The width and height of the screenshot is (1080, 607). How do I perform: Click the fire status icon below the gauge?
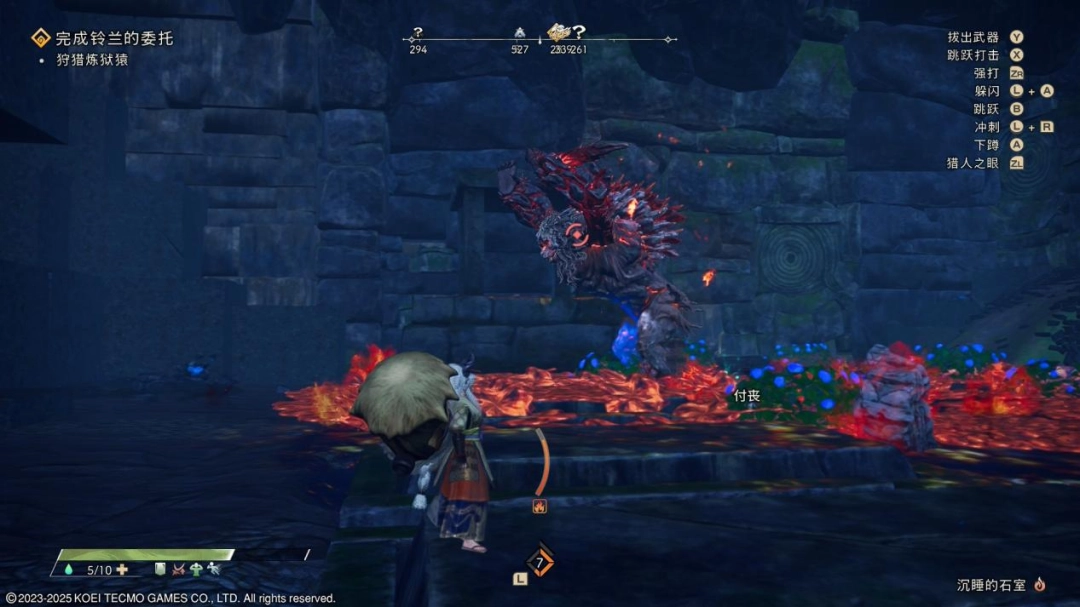point(540,506)
